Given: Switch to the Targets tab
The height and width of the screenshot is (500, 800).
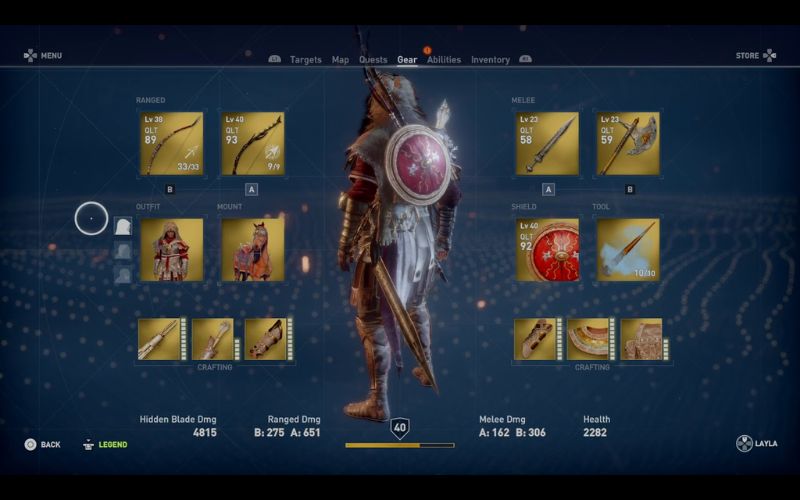Looking at the screenshot, I should coord(305,60).
